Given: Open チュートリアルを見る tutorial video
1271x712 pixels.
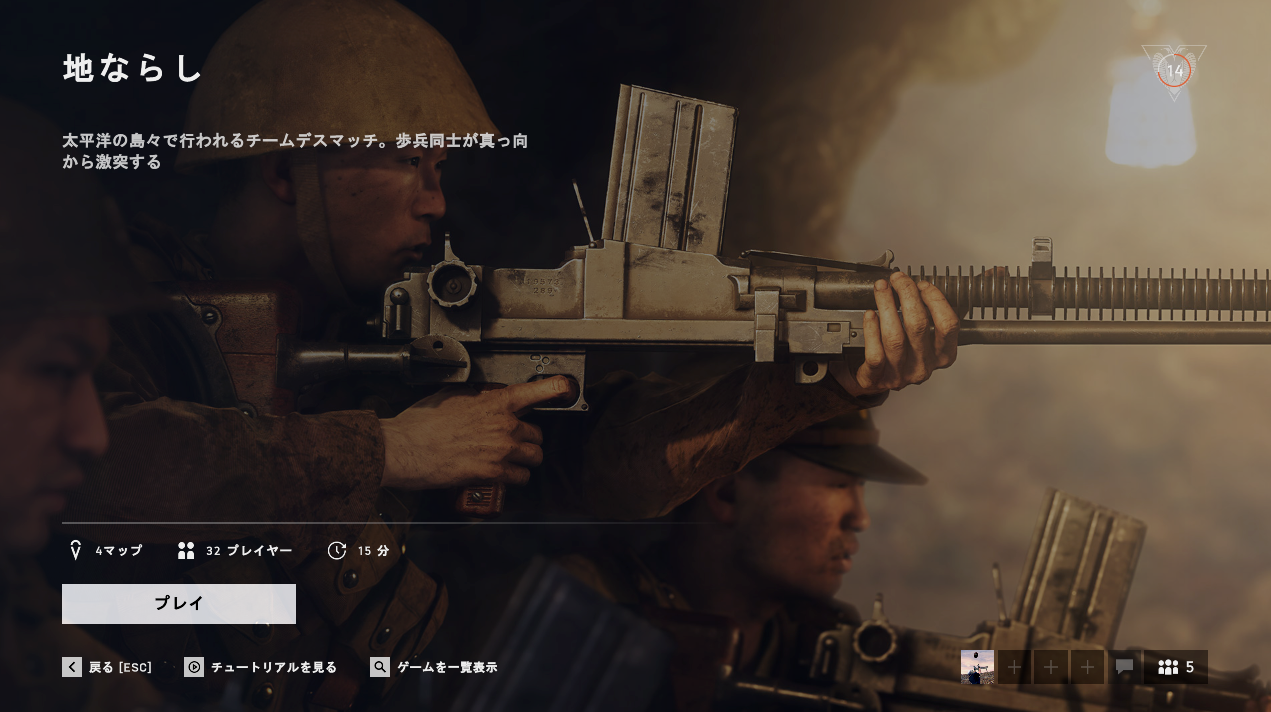Looking at the screenshot, I should (262, 667).
